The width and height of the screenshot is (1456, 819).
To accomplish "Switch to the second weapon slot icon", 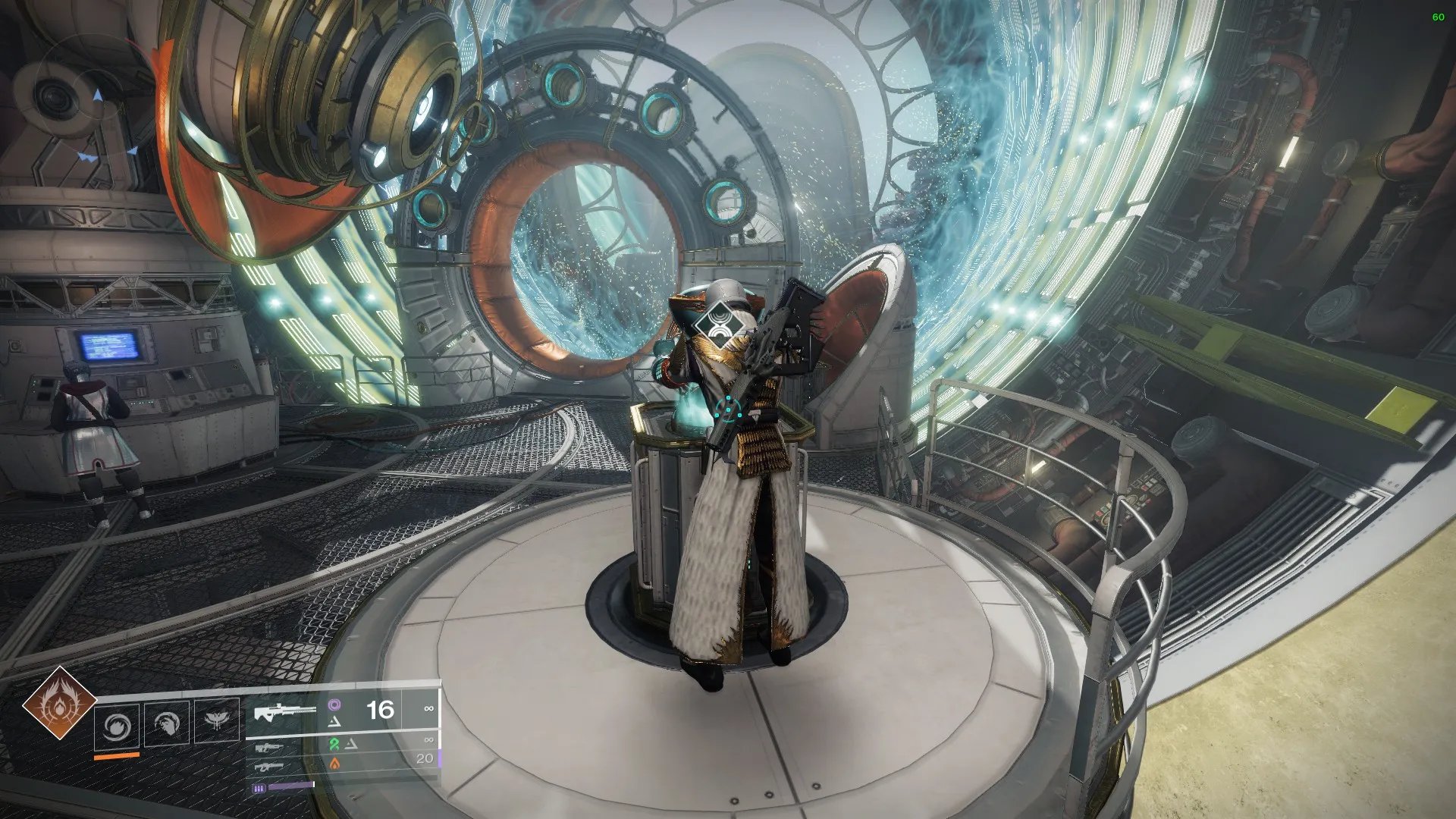I will (x=268, y=748).
